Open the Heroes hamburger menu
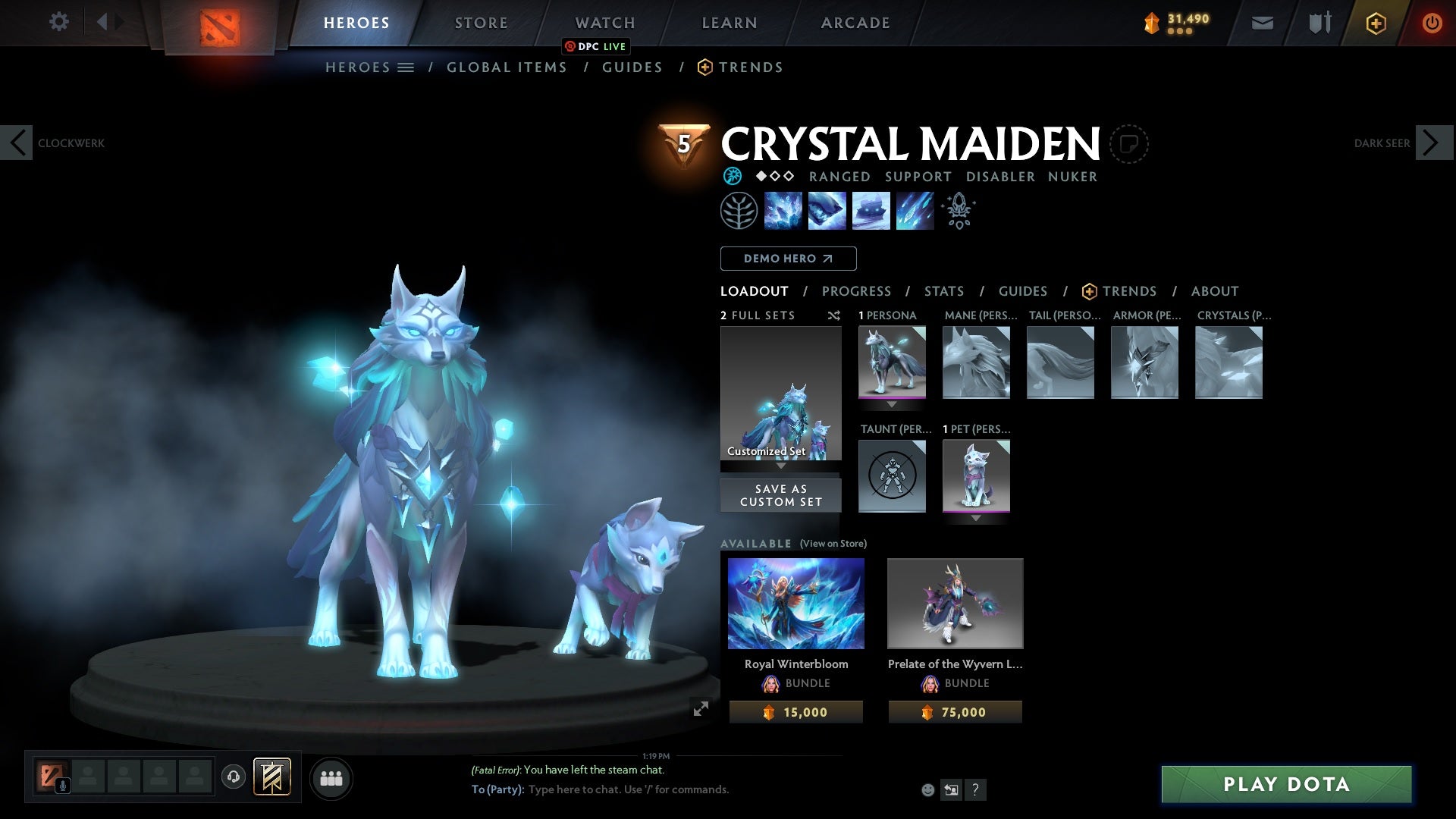The image size is (1456, 819). pos(406,67)
